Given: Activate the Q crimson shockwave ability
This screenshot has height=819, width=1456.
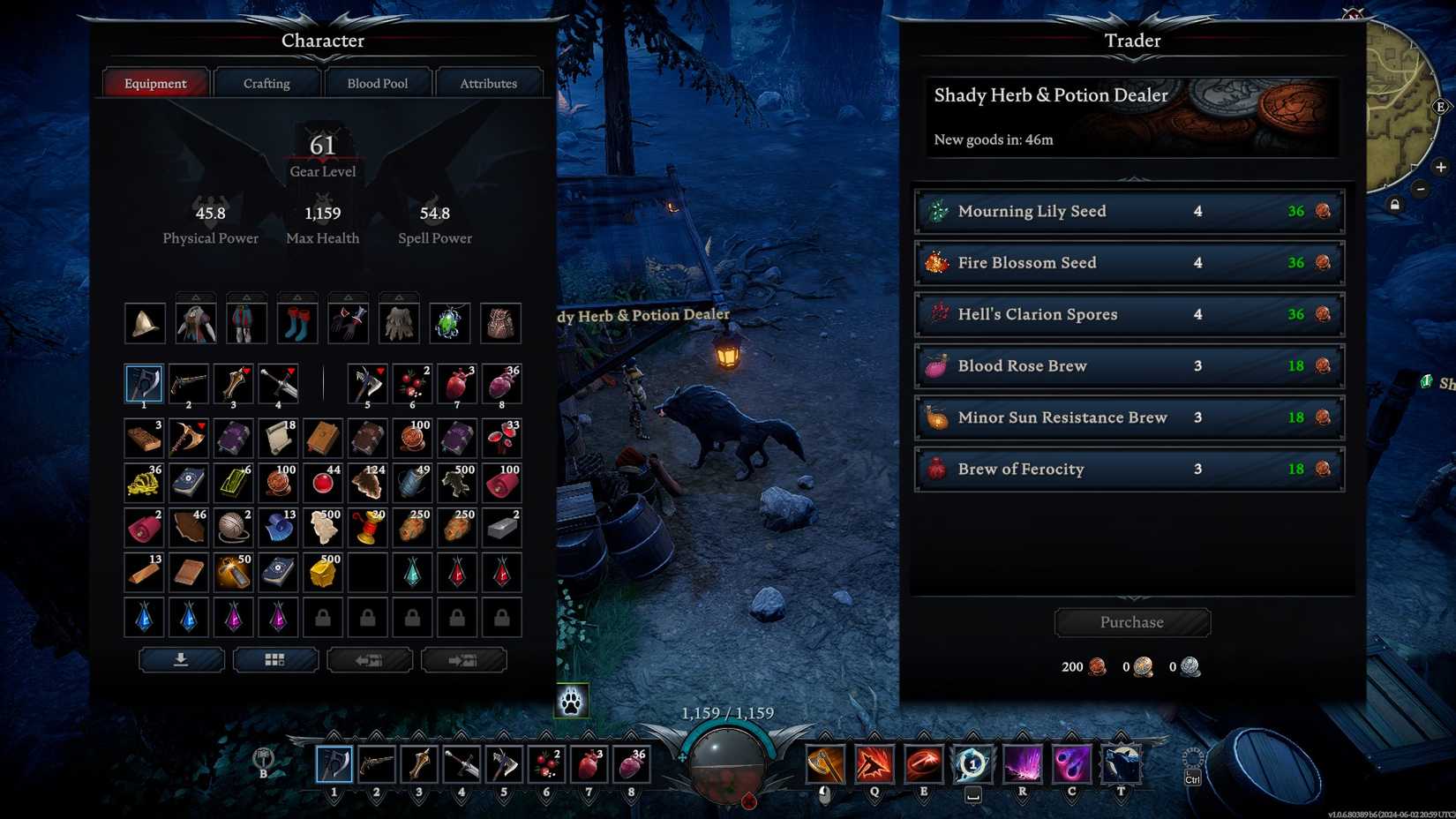Looking at the screenshot, I should point(874,765).
